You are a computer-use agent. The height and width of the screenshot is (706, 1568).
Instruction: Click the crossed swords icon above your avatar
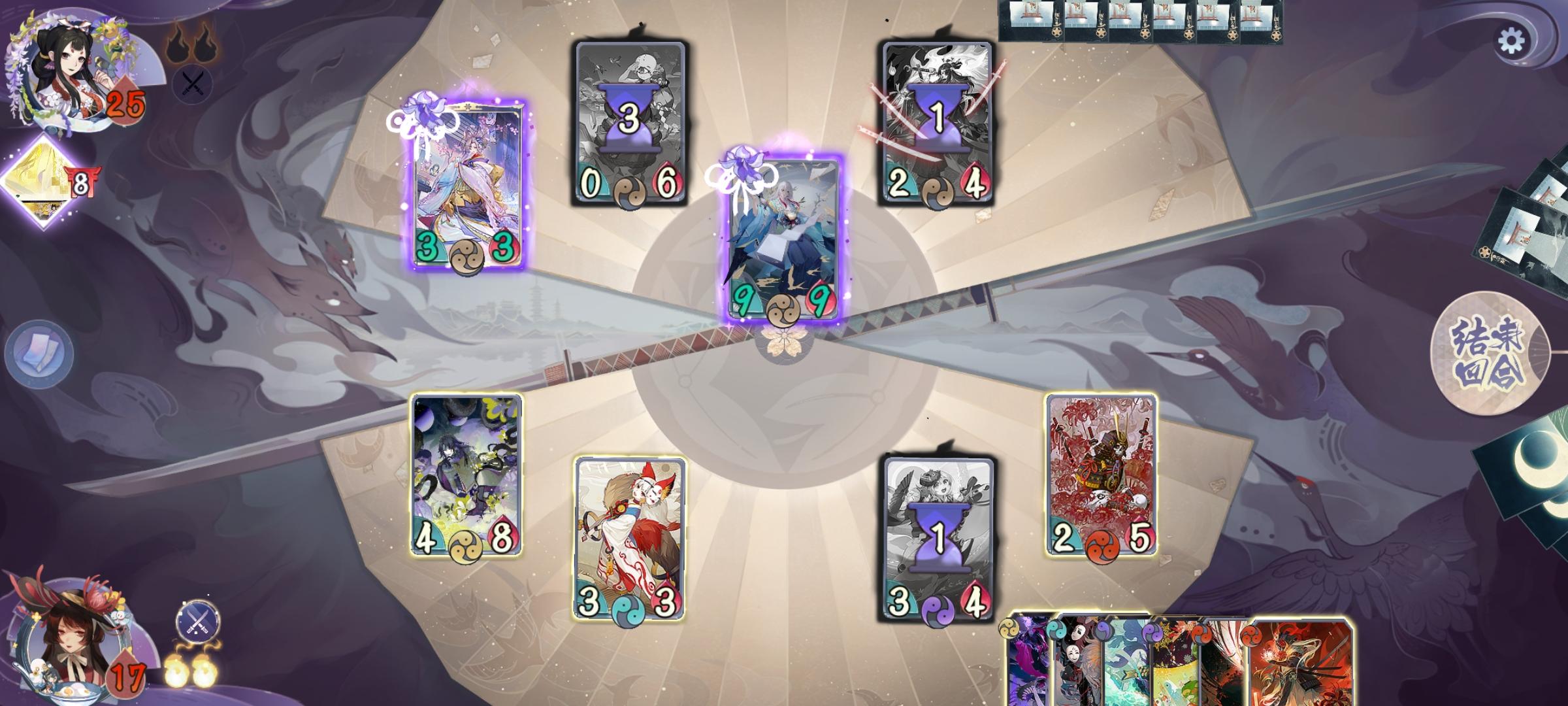(197, 623)
